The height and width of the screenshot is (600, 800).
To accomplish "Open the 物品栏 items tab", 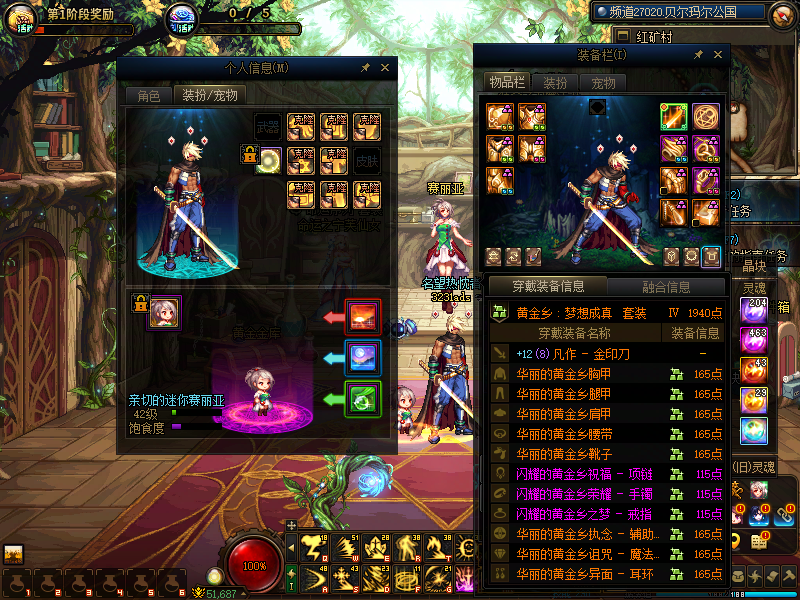I will pos(506,82).
